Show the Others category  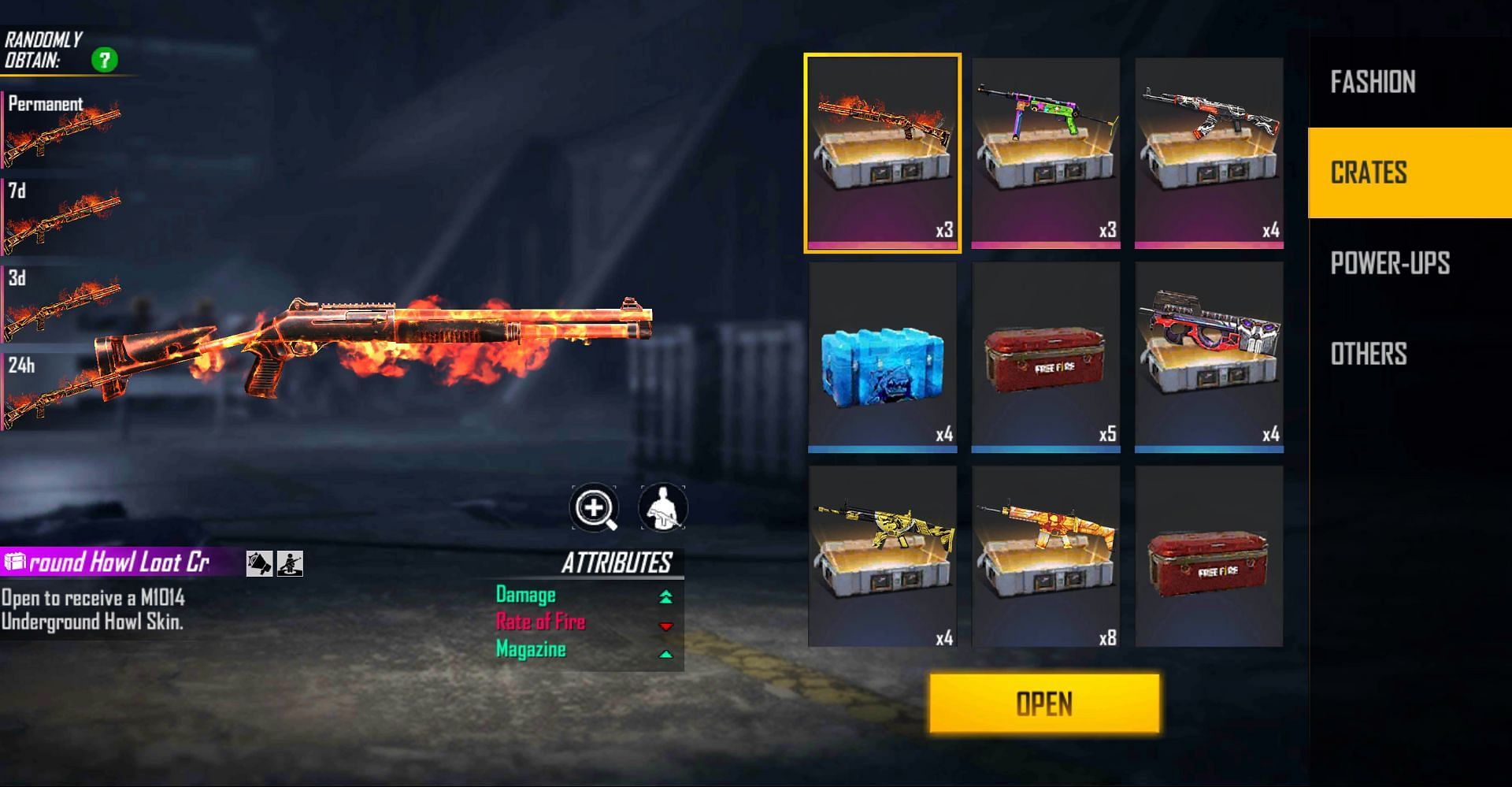pyautogui.click(x=1369, y=354)
